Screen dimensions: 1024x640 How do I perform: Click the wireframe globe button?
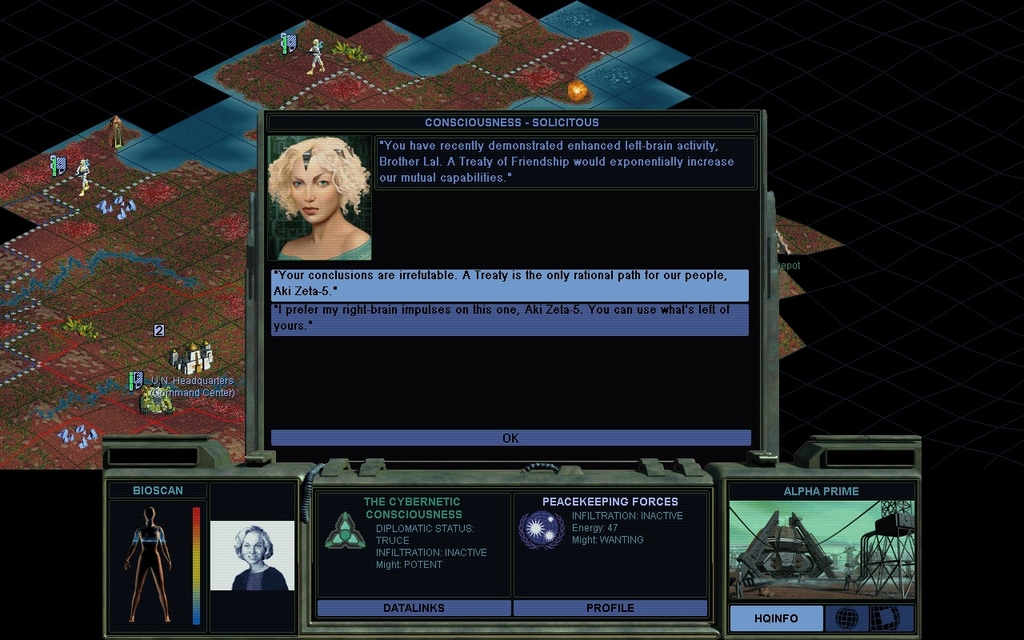click(846, 618)
